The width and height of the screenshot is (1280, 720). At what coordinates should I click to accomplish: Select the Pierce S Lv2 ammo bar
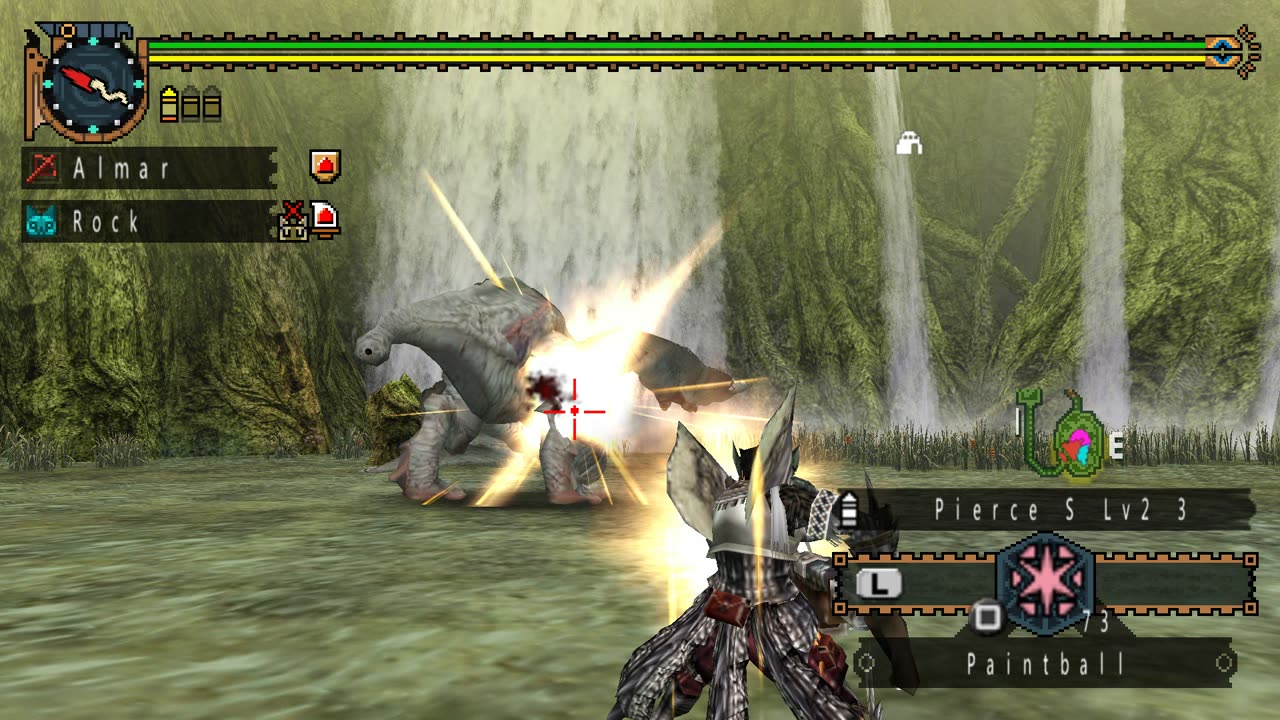click(x=1050, y=510)
